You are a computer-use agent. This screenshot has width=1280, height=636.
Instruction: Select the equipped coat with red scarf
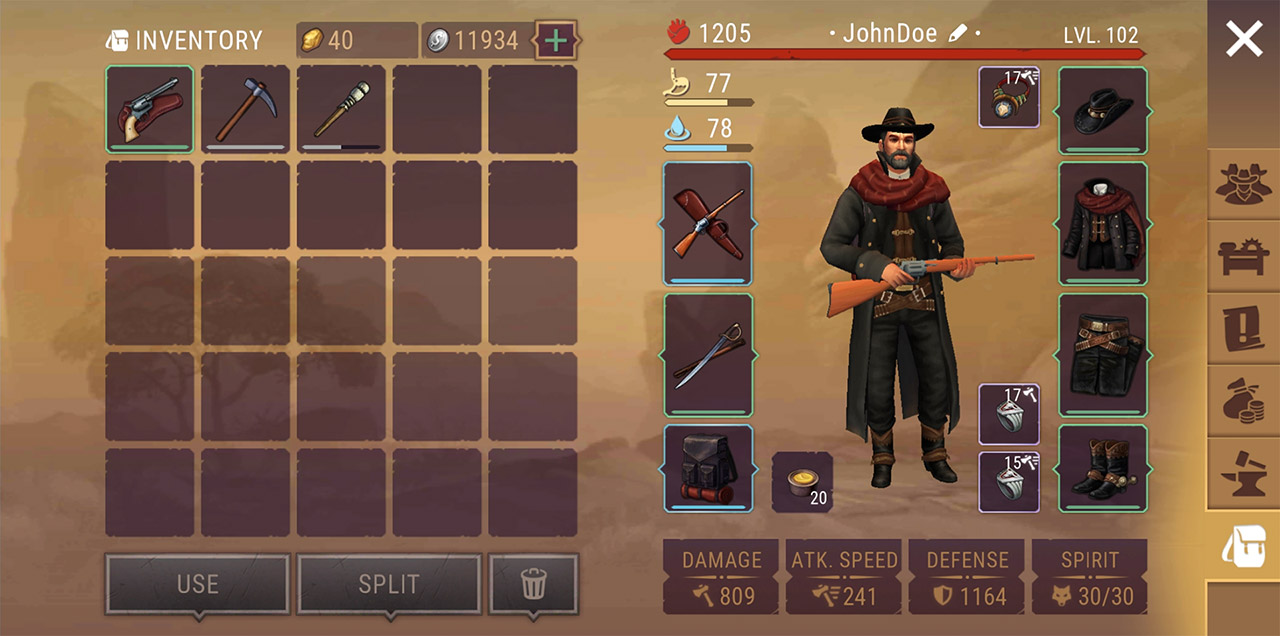pos(1103,223)
